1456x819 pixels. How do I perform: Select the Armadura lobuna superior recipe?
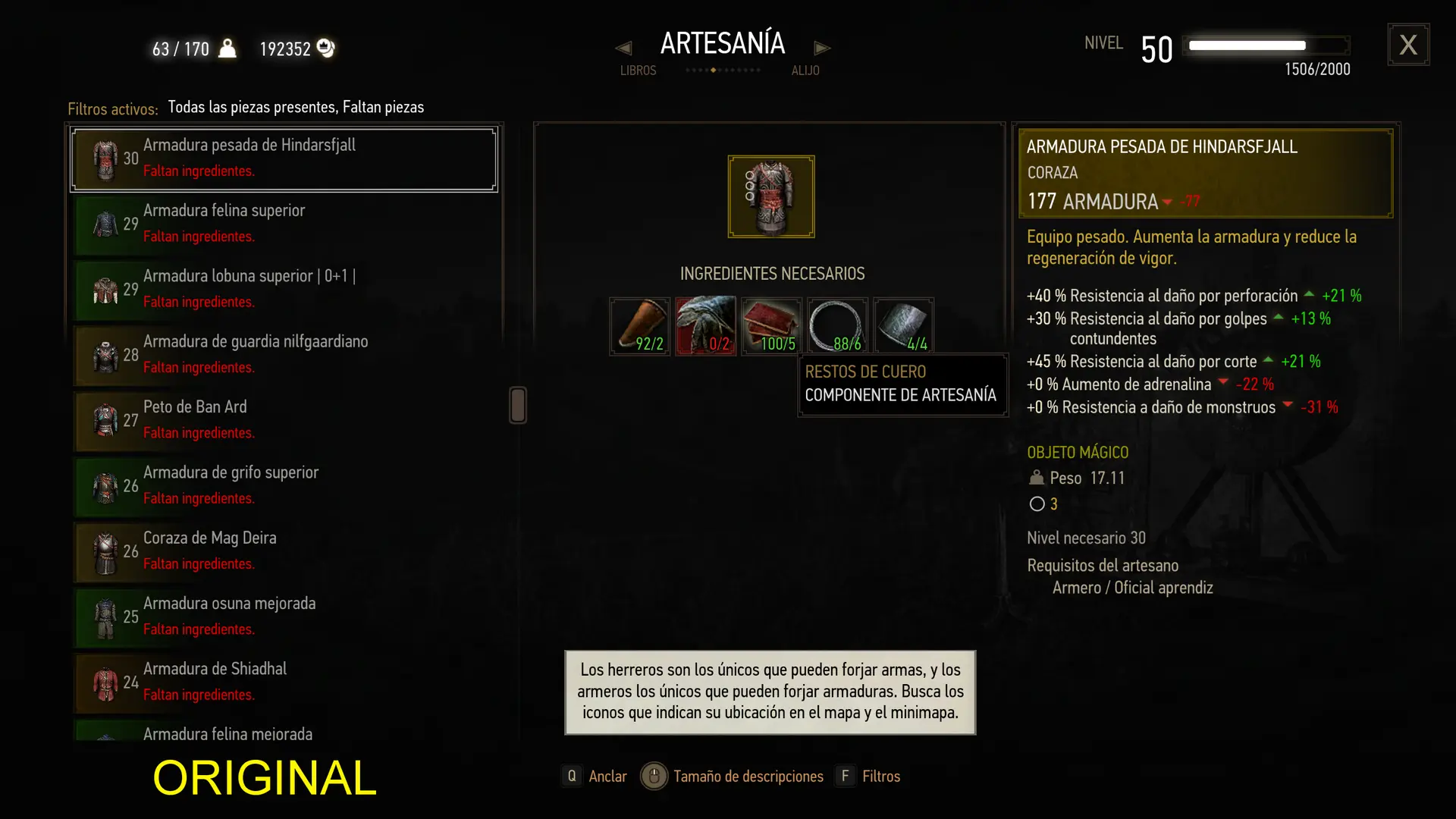coord(284,289)
